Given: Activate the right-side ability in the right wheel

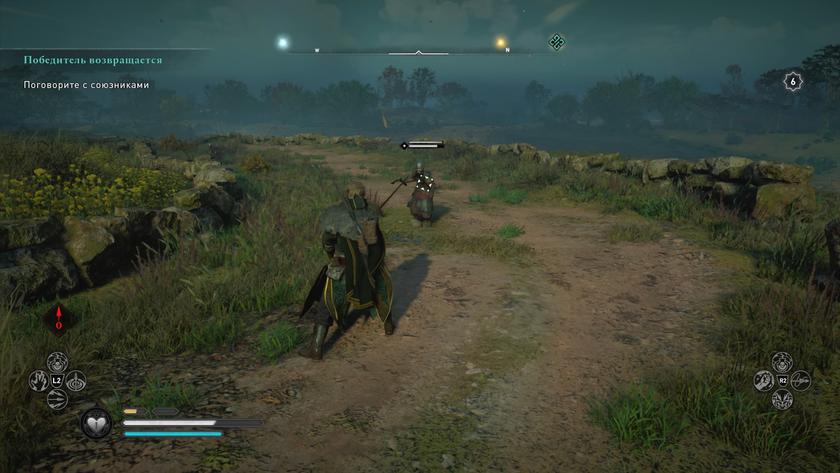Looking at the screenshot, I should coord(801,381).
